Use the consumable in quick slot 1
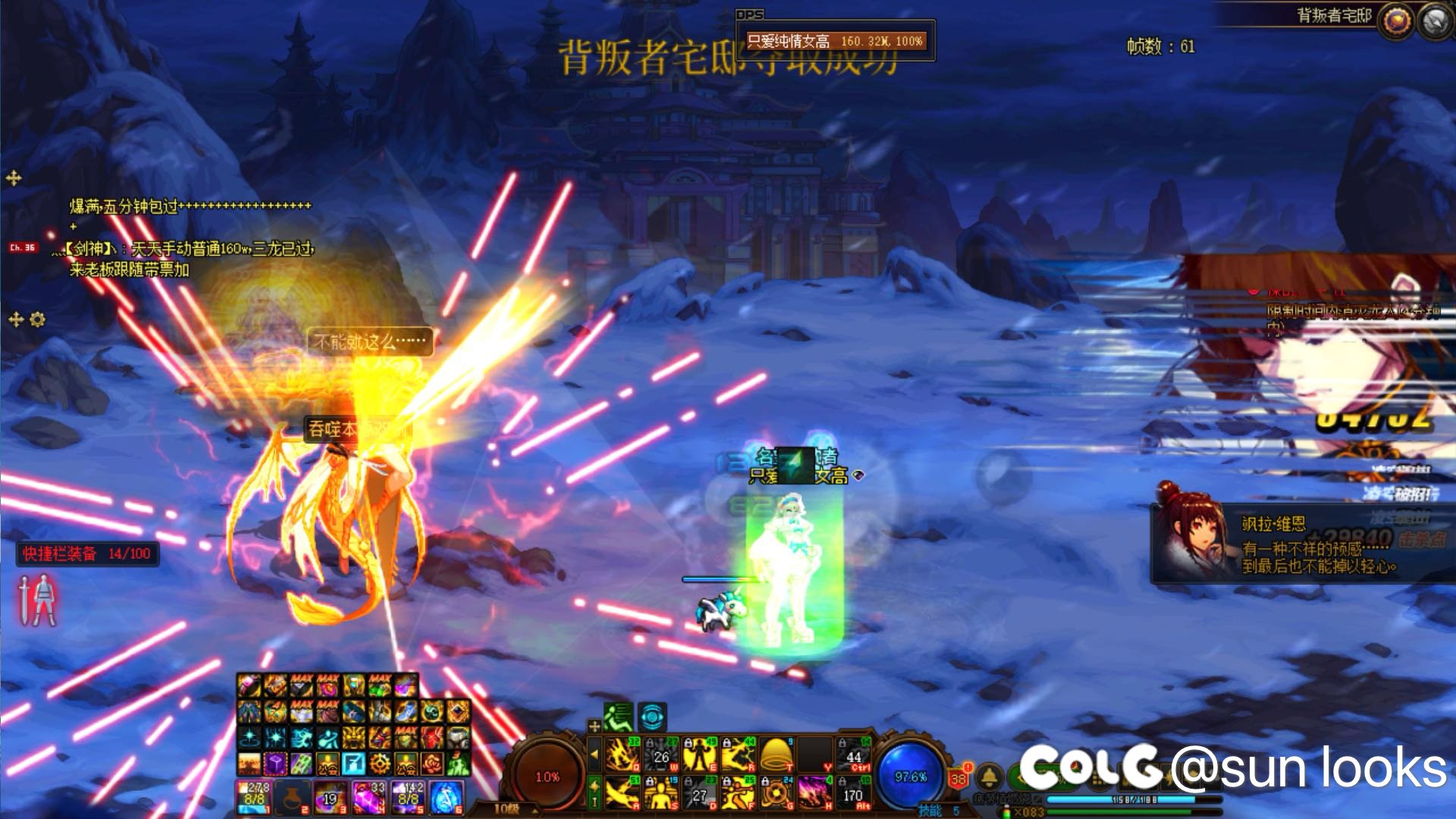The image size is (1456, 819). pos(254,798)
